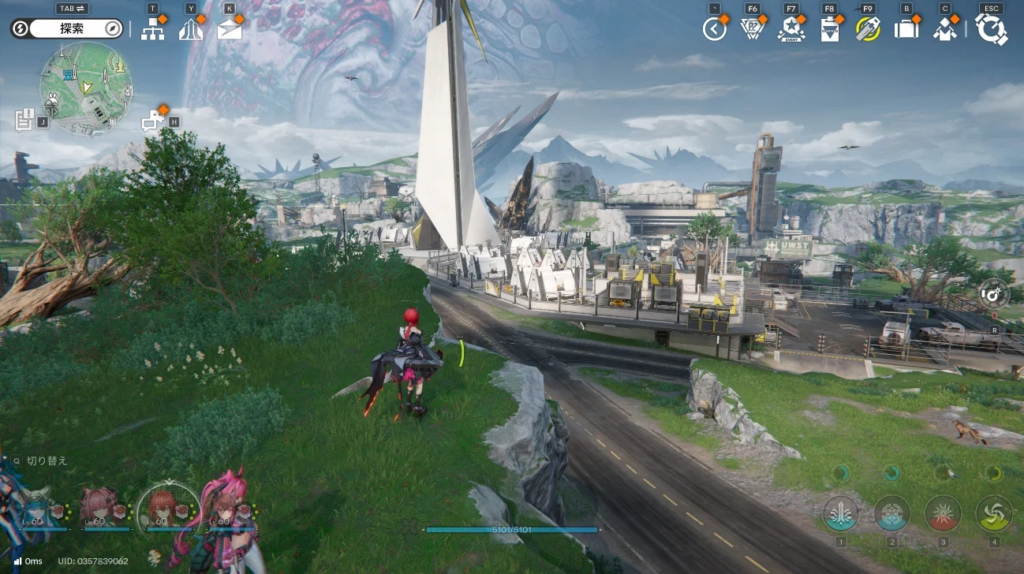Open the character operator icon
The height and width of the screenshot is (574, 1024).
coord(944,29)
